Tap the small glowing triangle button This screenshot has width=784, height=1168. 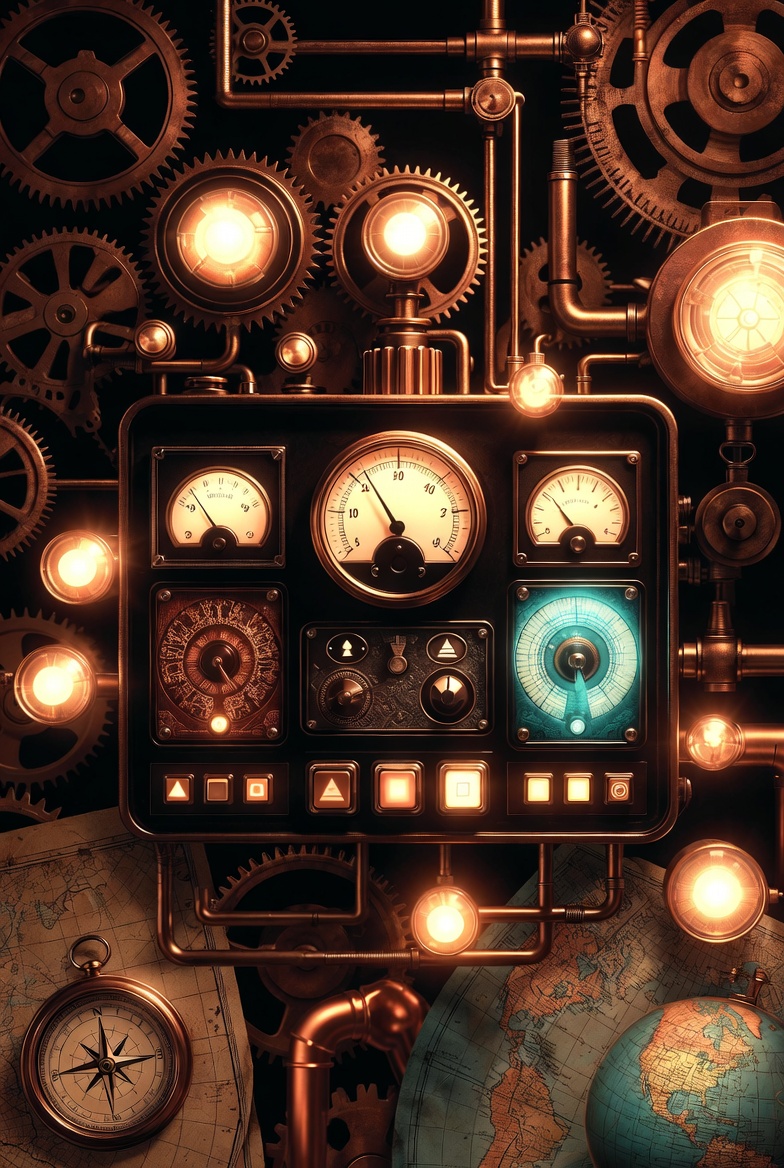(177, 789)
